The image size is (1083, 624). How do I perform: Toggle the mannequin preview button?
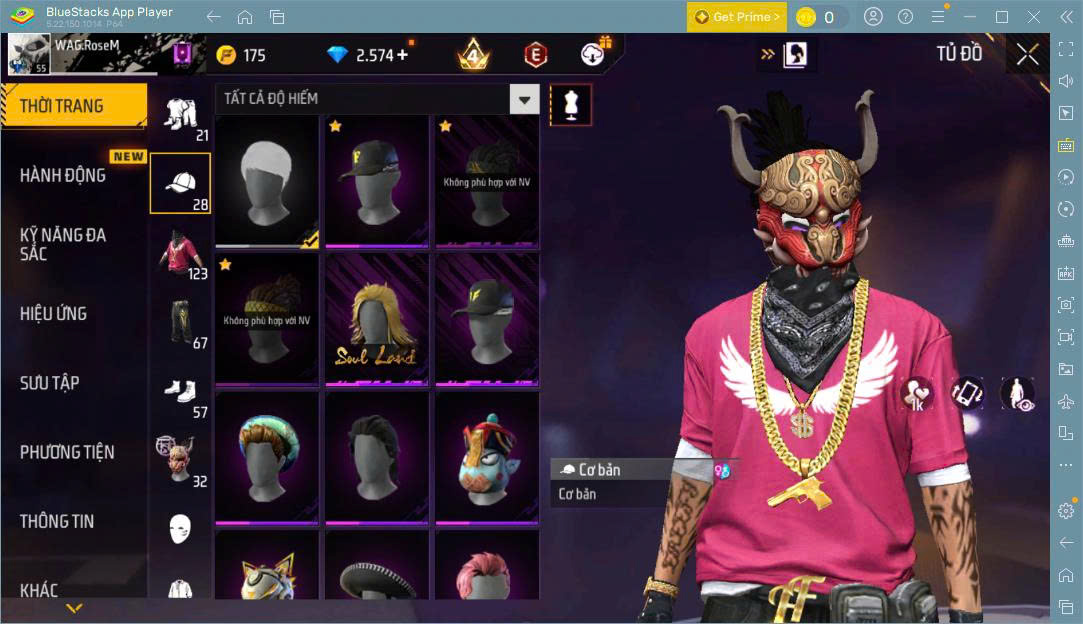point(571,104)
